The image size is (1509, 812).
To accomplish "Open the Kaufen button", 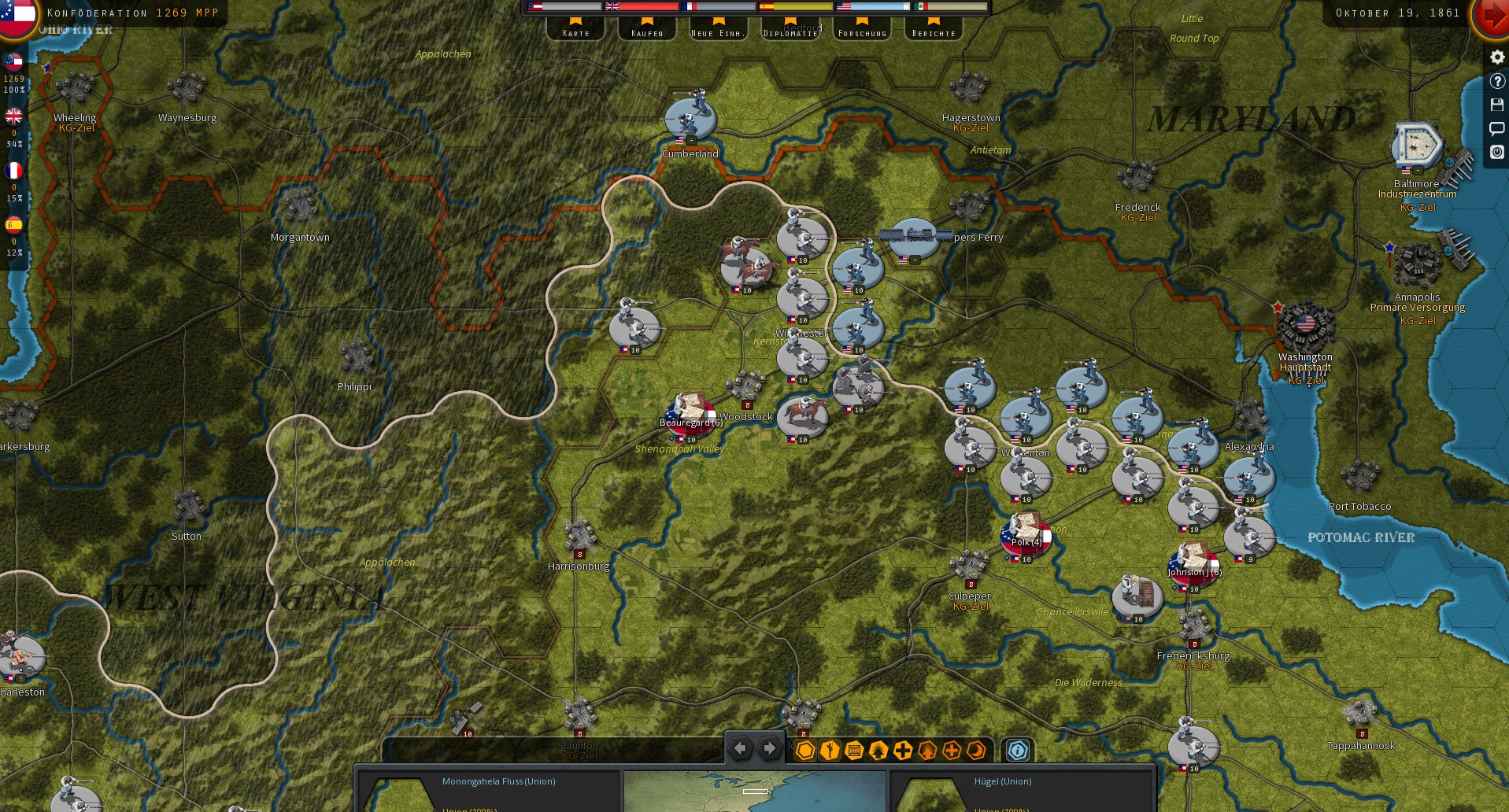I will (x=646, y=31).
